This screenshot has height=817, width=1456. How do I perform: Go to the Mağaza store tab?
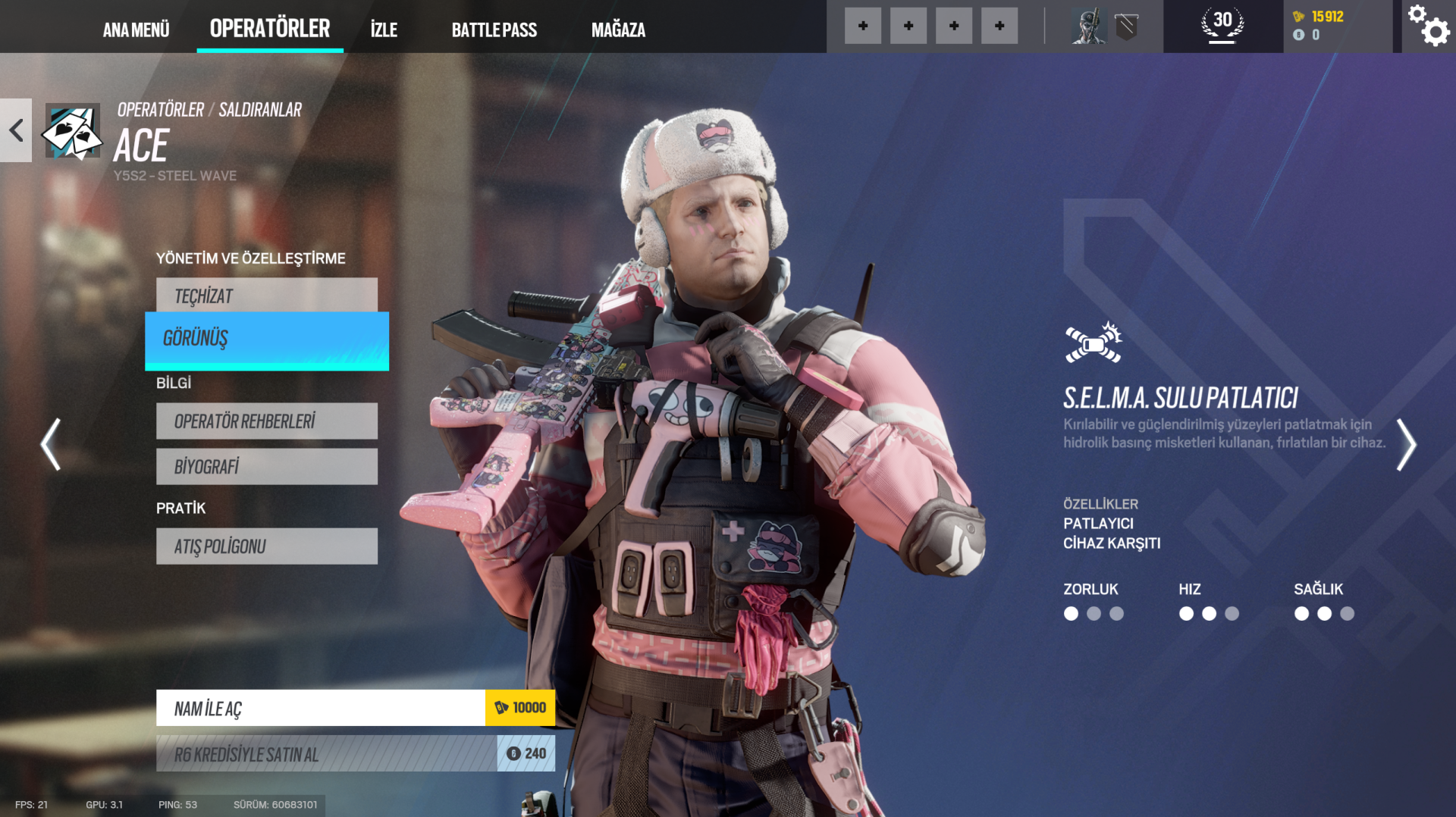pyautogui.click(x=618, y=30)
